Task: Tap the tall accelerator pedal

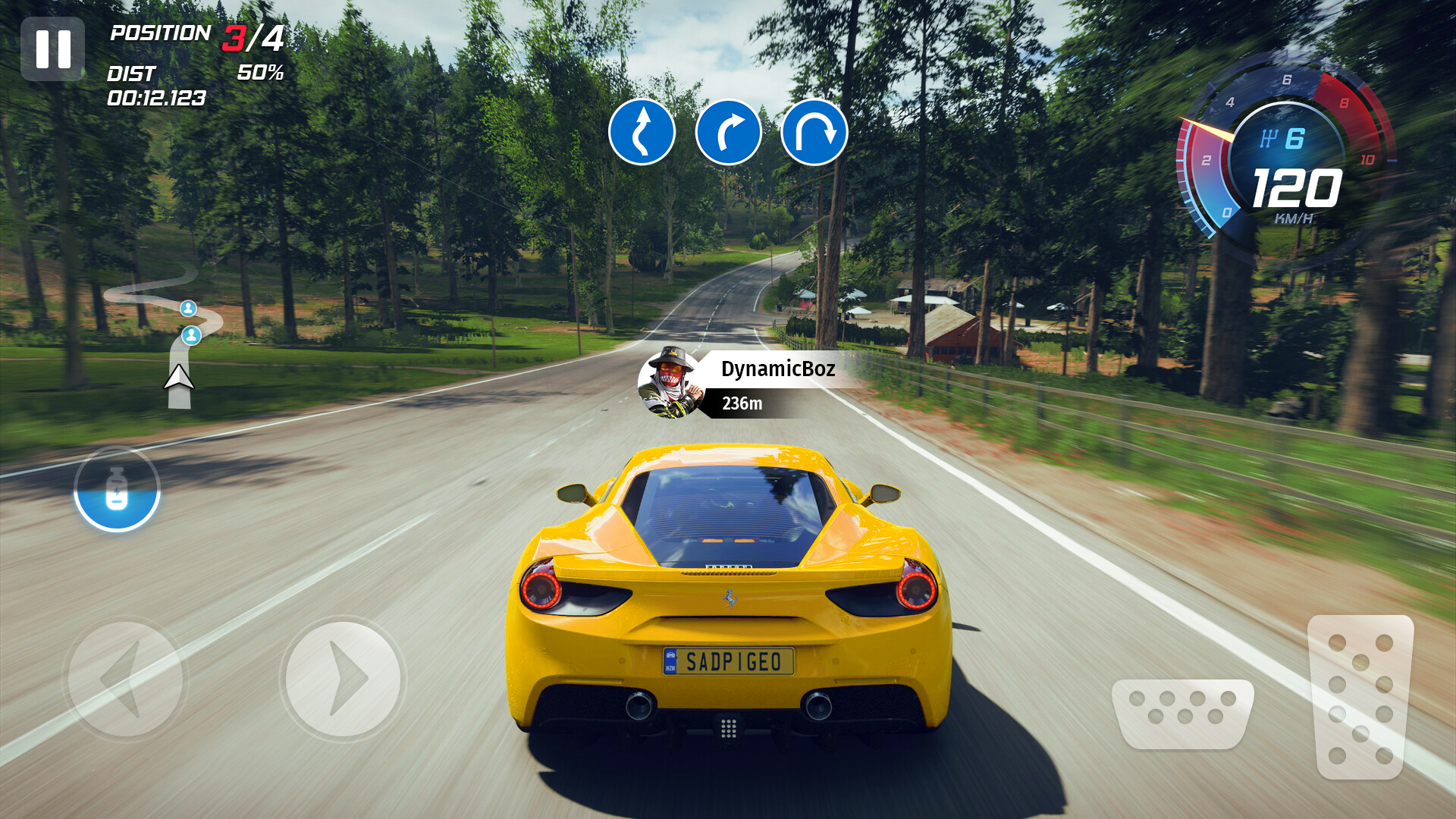Action: pyautogui.click(x=1360, y=696)
